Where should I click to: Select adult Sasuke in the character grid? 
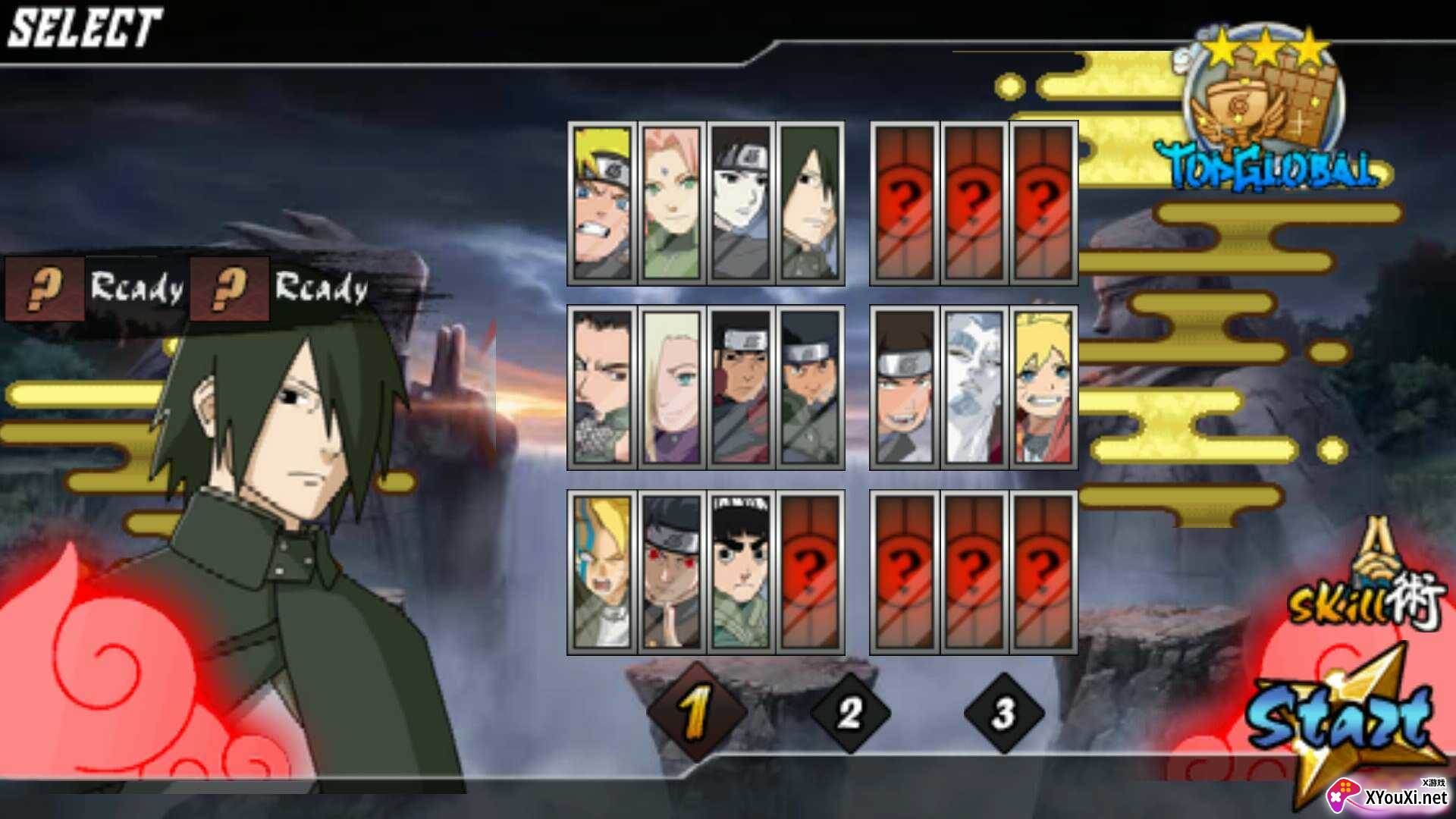(x=810, y=203)
